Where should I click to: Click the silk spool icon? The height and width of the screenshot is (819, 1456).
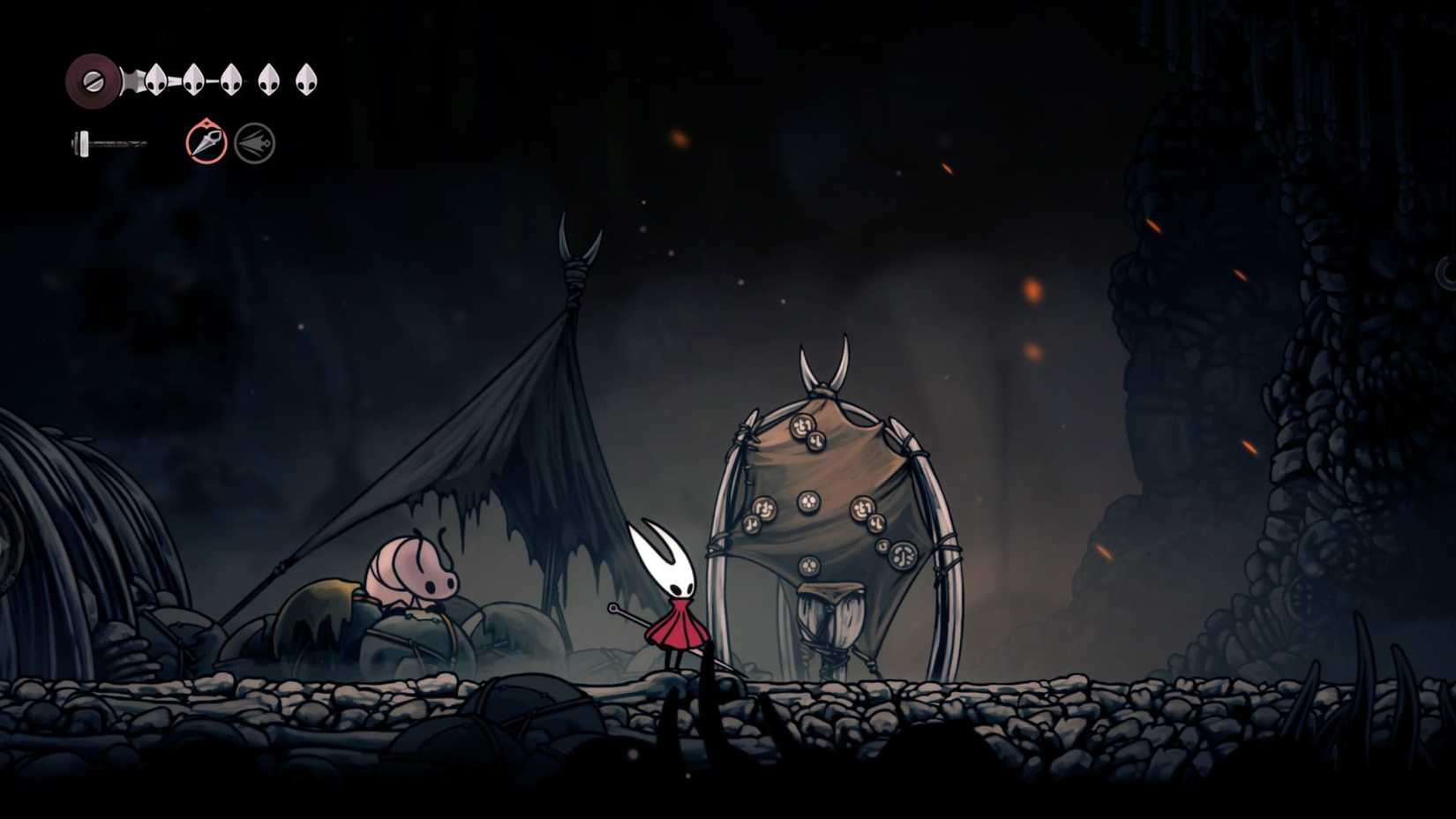pos(94,79)
